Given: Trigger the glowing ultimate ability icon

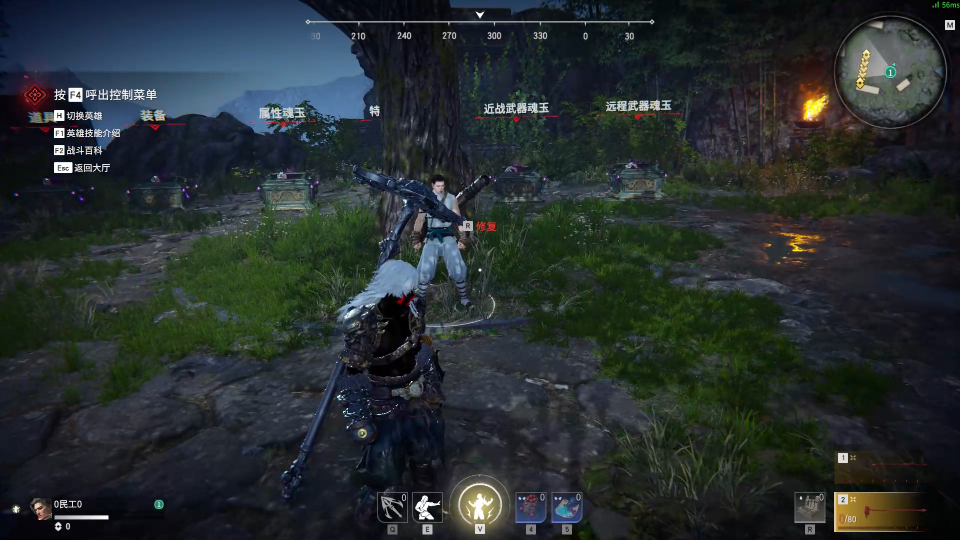Looking at the screenshot, I should click(x=480, y=502).
